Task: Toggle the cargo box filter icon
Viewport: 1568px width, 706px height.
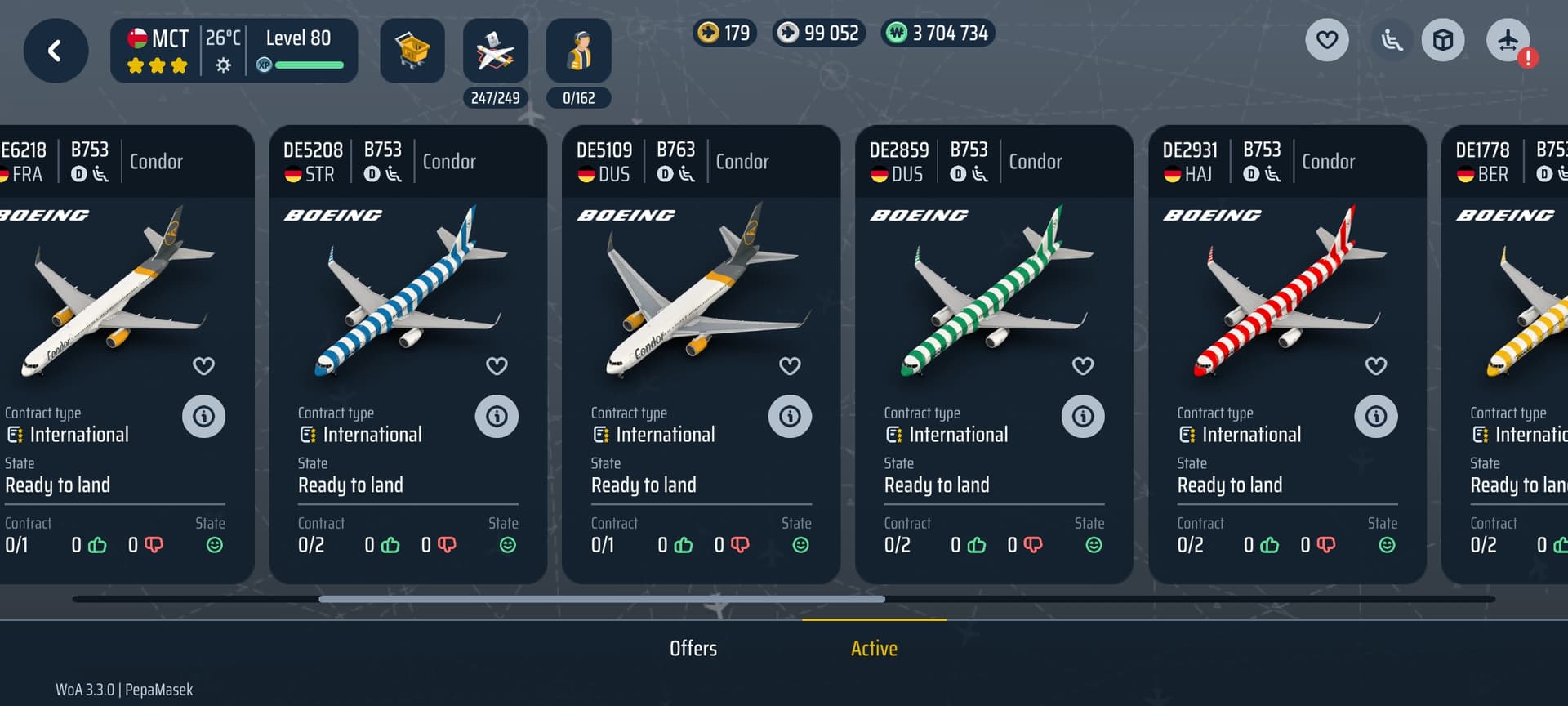Action: tap(1443, 40)
